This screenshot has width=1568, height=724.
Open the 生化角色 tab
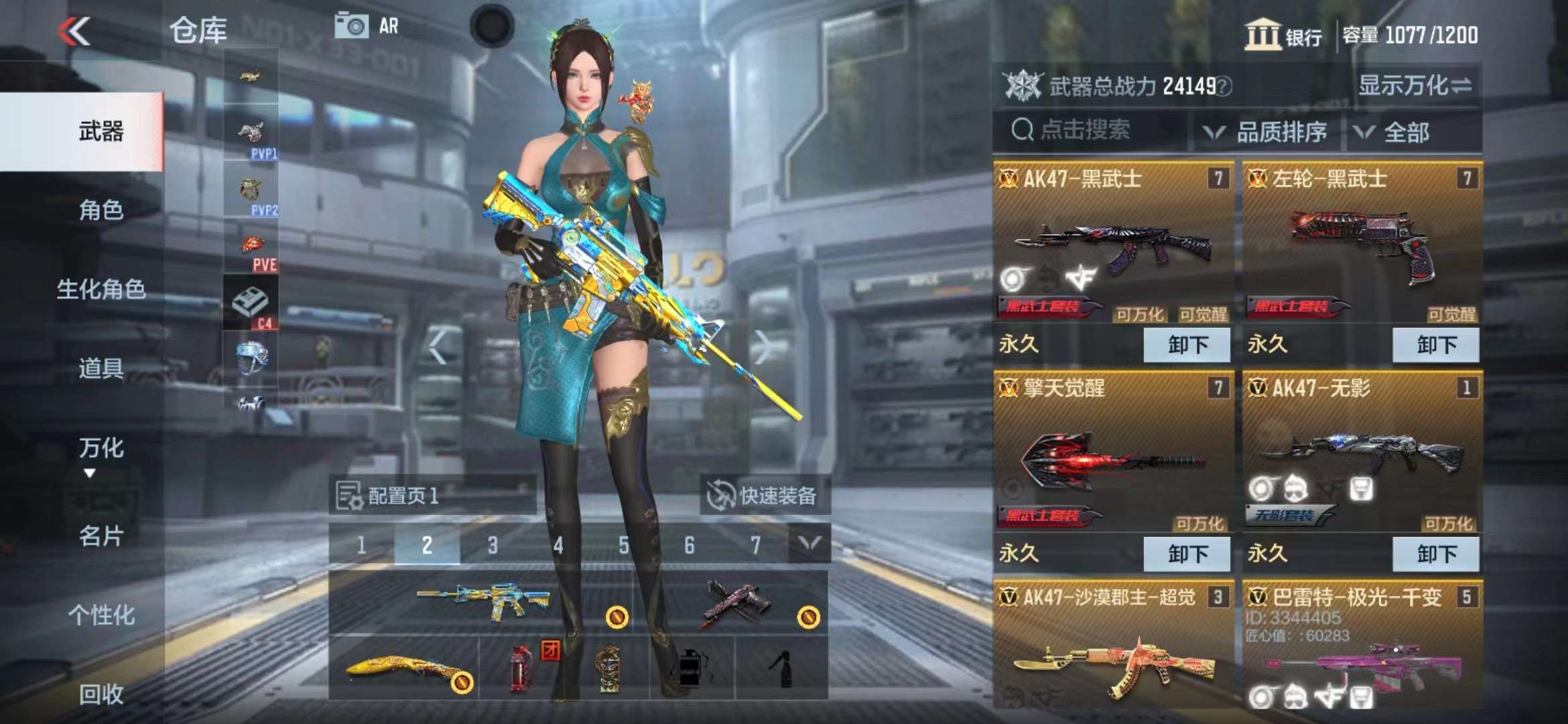coord(101,290)
